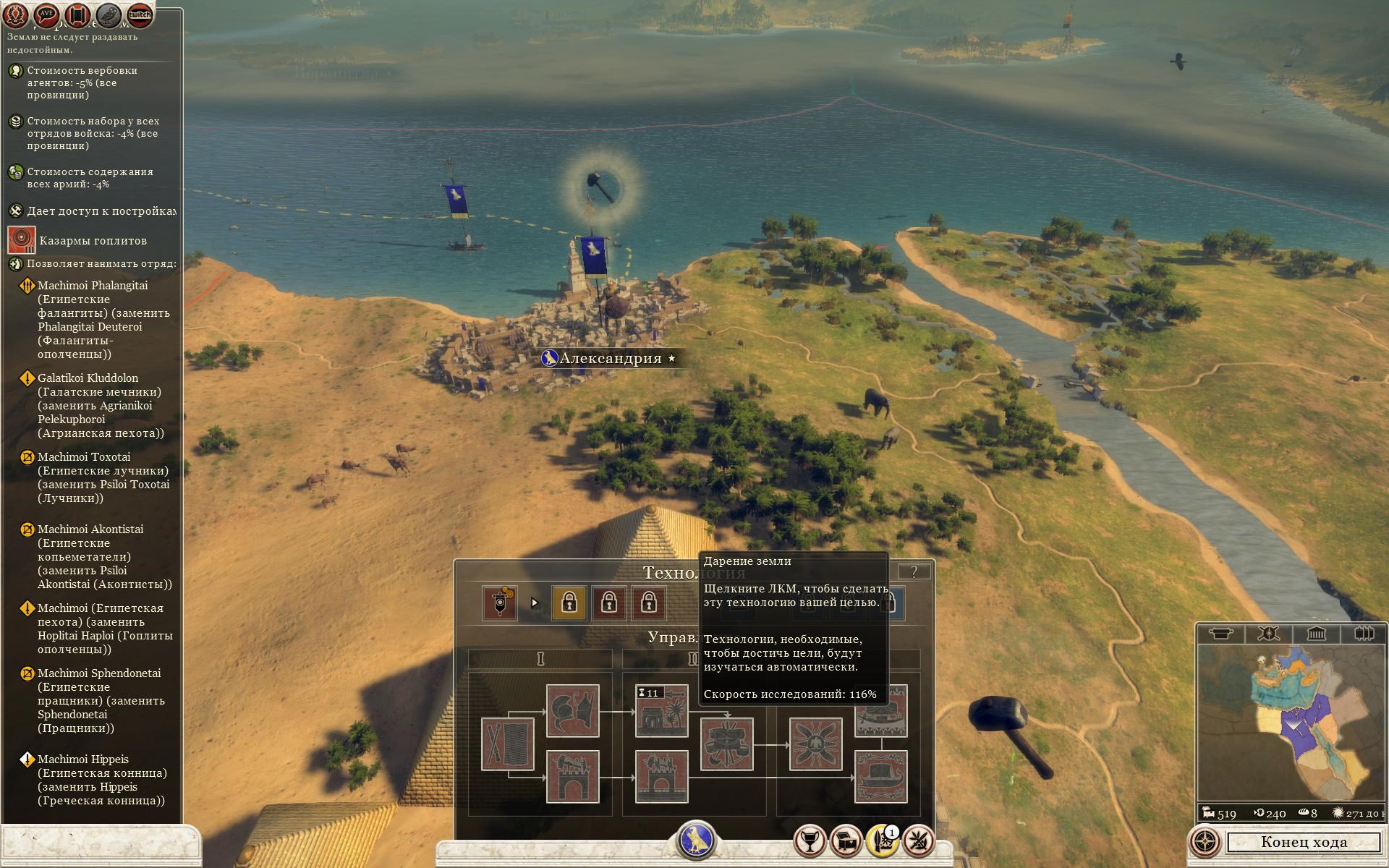
Task: Switch to the temple building minimap tab
Action: pos(1316,634)
